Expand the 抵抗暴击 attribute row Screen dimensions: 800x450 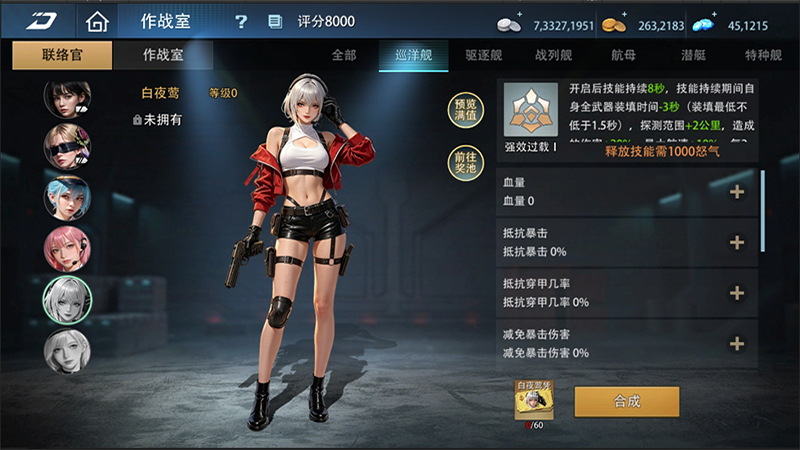[x=737, y=242]
